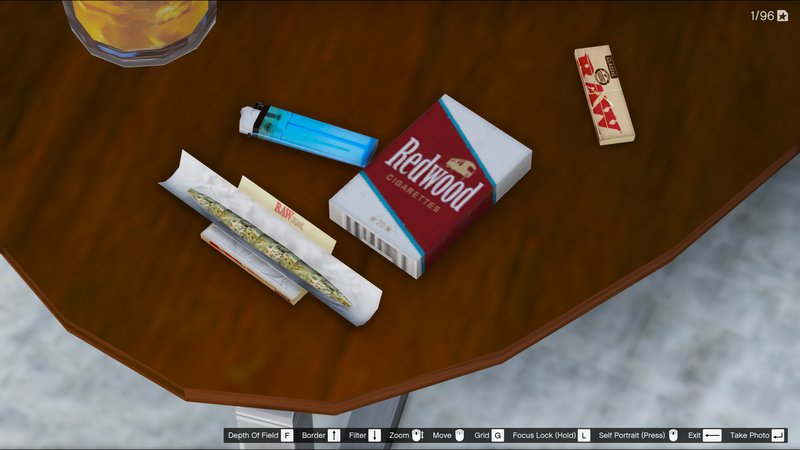Toggle the Grid overlay option

pos(489,435)
